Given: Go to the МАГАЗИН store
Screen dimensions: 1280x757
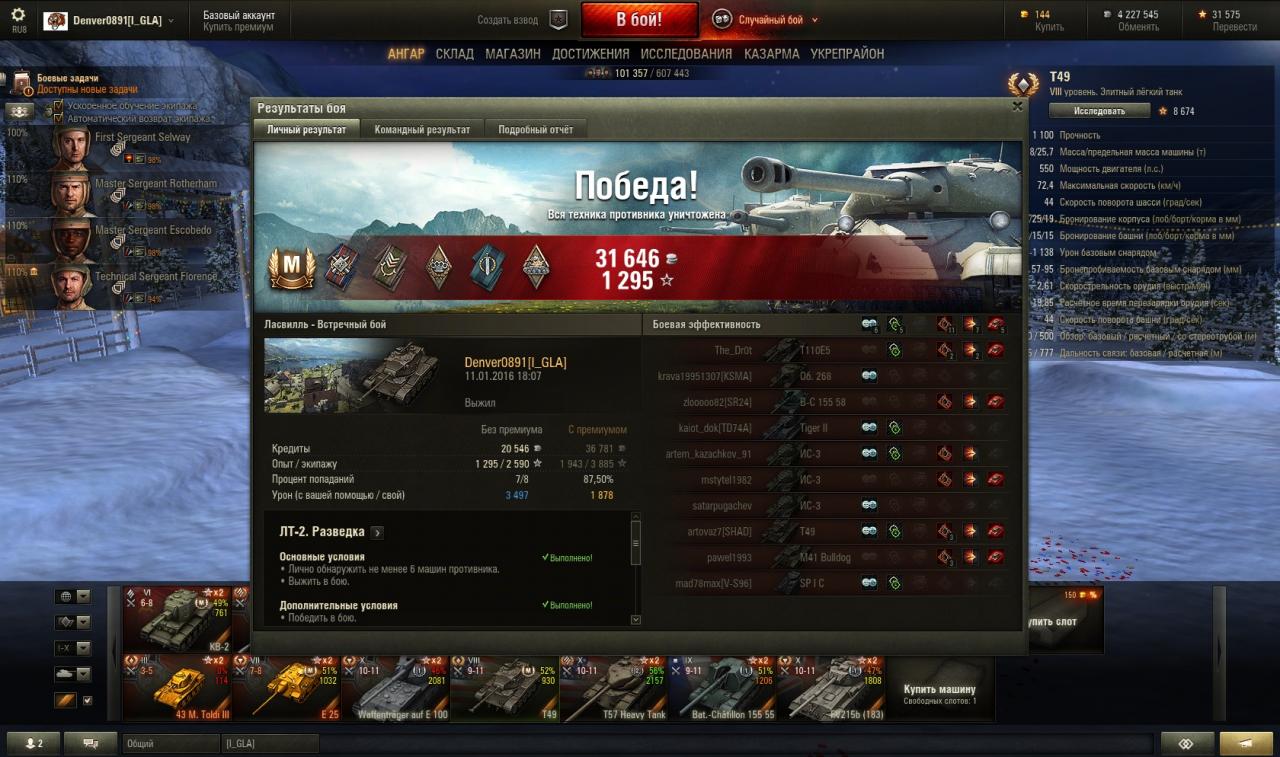Looking at the screenshot, I should pyautogui.click(x=513, y=54).
